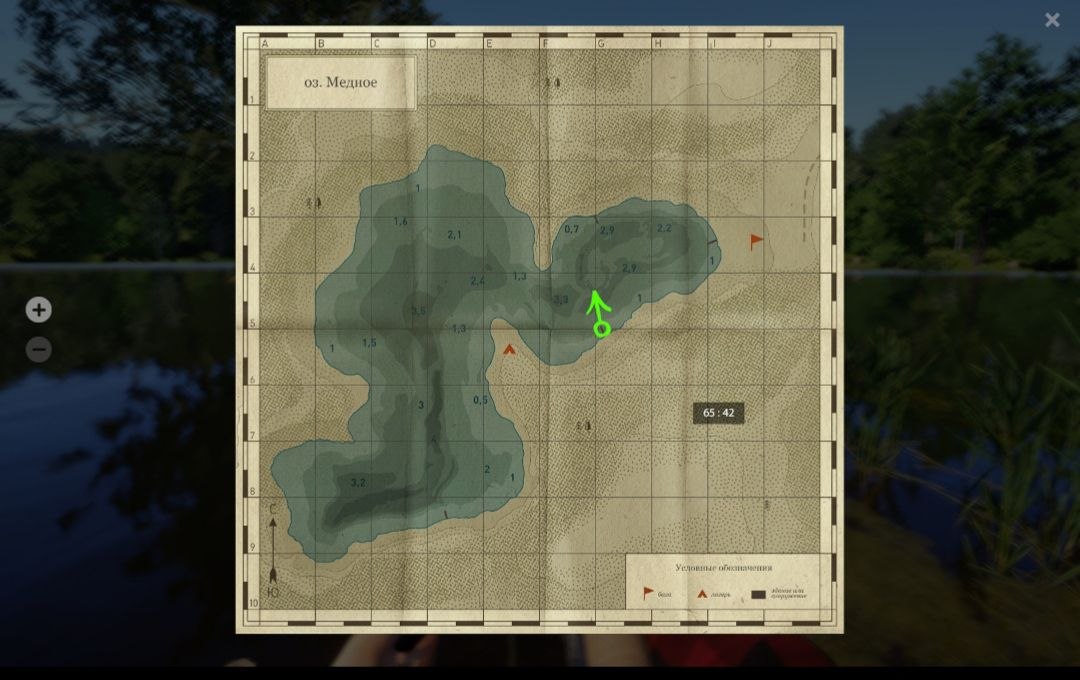Image resolution: width=1080 pixels, height=680 pixels.
Task: Zoom in on the map with plus button
Action: point(38,310)
